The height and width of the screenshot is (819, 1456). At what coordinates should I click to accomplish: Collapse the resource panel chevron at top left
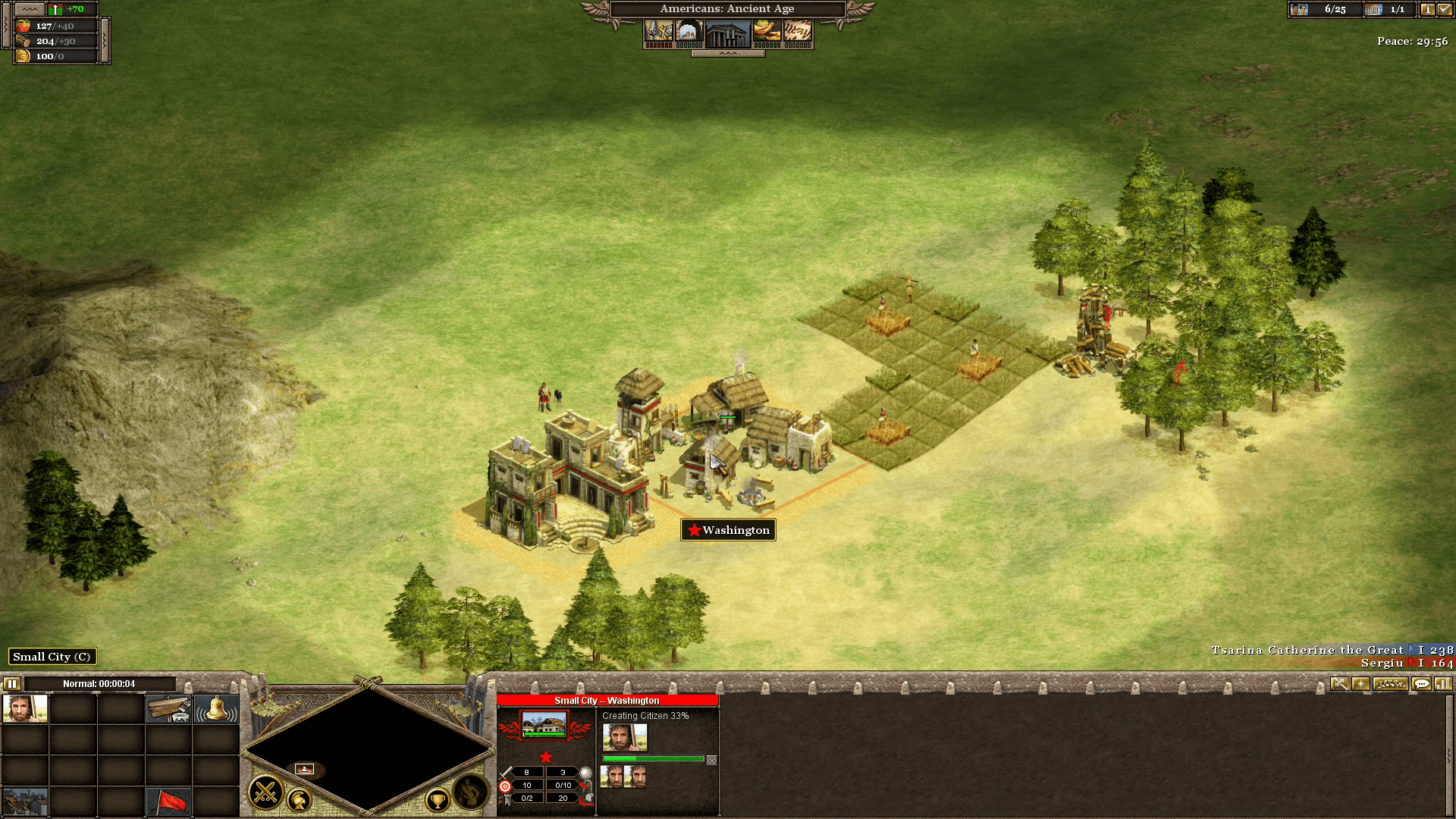(x=30, y=9)
